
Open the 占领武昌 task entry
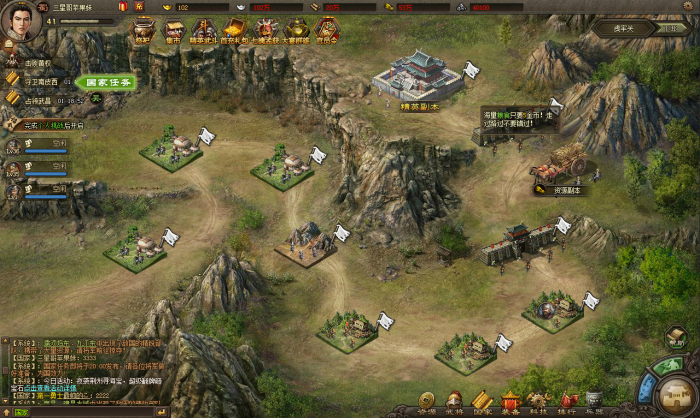(x=40, y=99)
